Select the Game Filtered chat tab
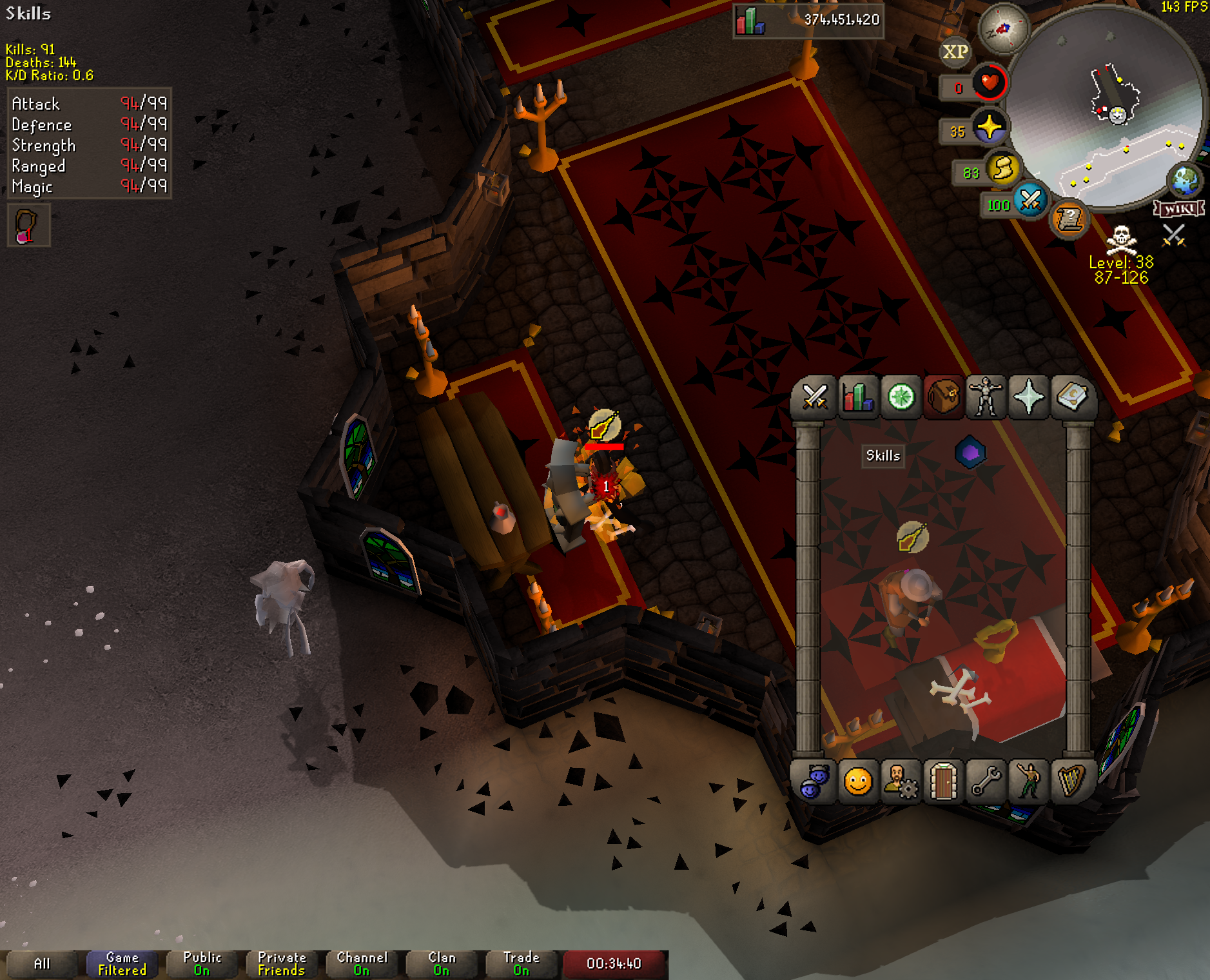Screen dimensions: 1210x980 point(122,964)
